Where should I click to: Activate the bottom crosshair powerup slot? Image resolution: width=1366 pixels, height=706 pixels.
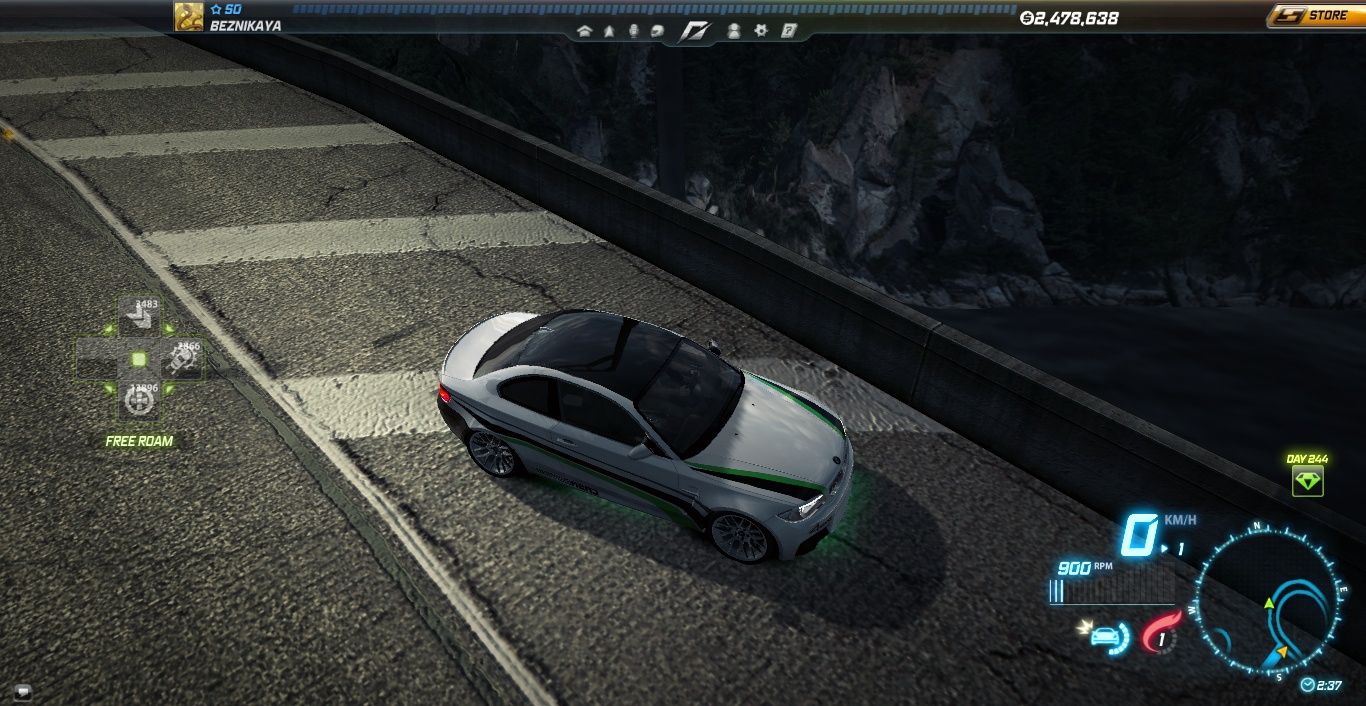point(139,401)
